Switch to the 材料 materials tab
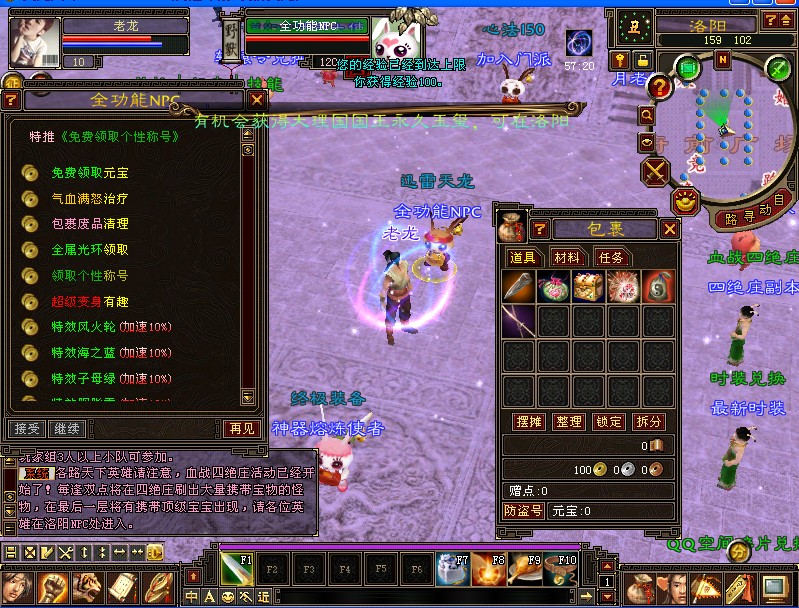The height and width of the screenshot is (608, 799). (x=567, y=257)
